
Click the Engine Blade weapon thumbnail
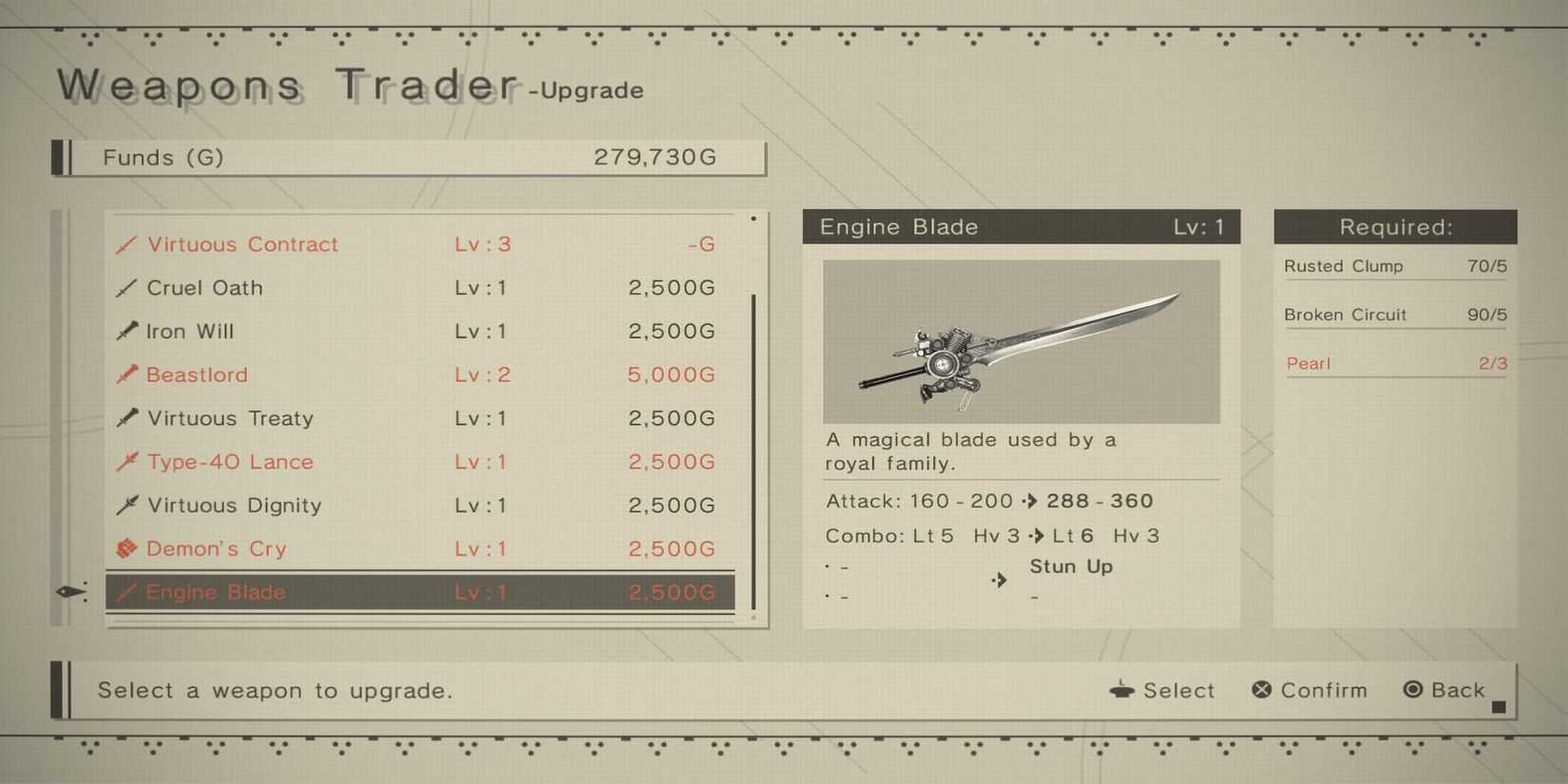pyautogui.click(x=1022, y=342)
